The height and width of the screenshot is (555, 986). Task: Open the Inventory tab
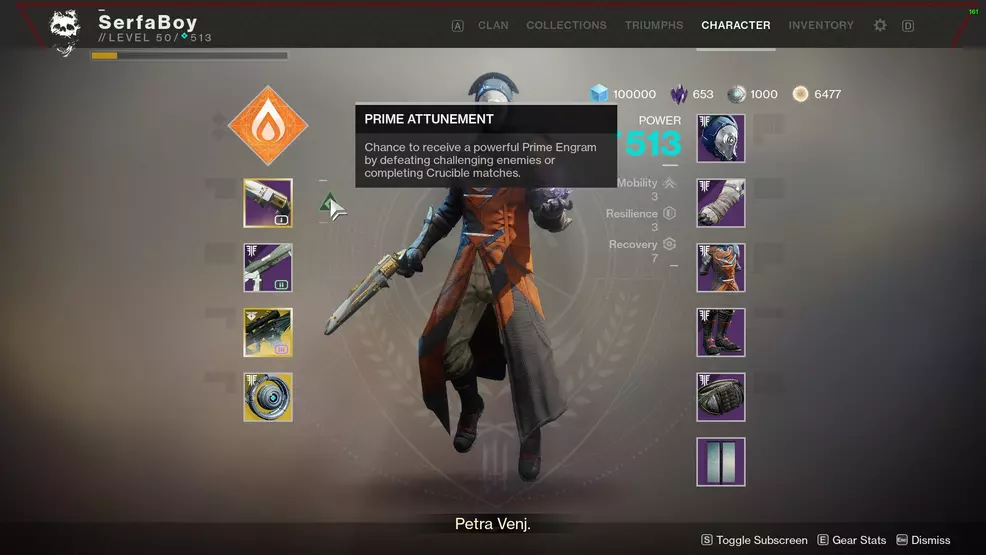[x=821, y=25]
